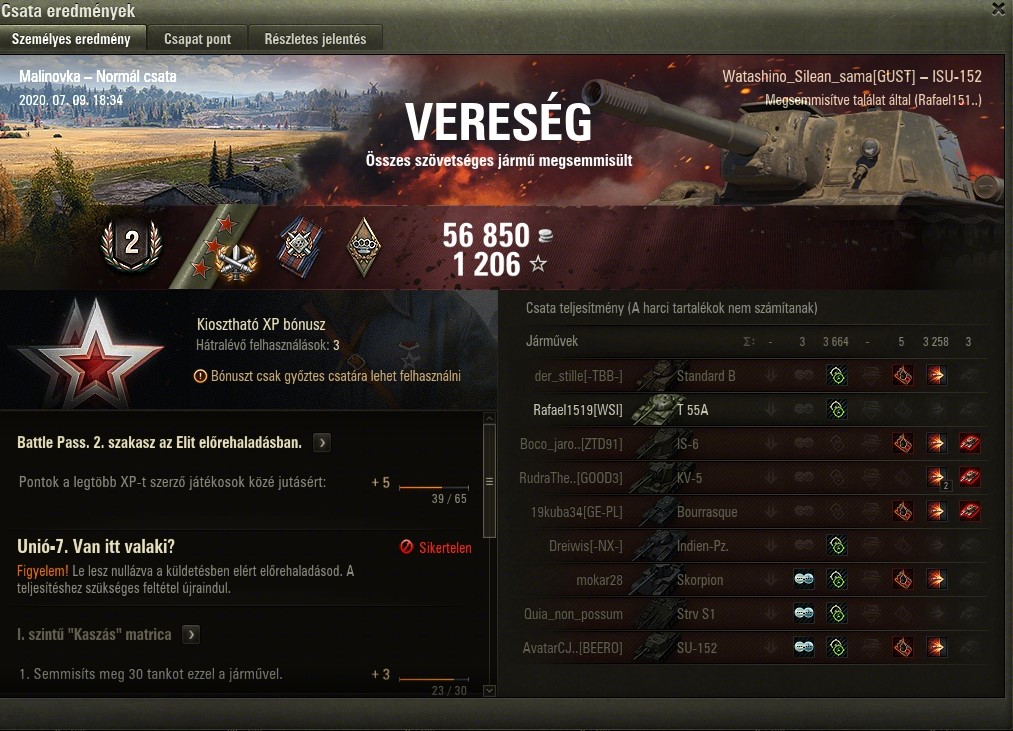Expand the Battle Pass progress arrow
Screen dimensions: 1013x731
tap(322, 442)
